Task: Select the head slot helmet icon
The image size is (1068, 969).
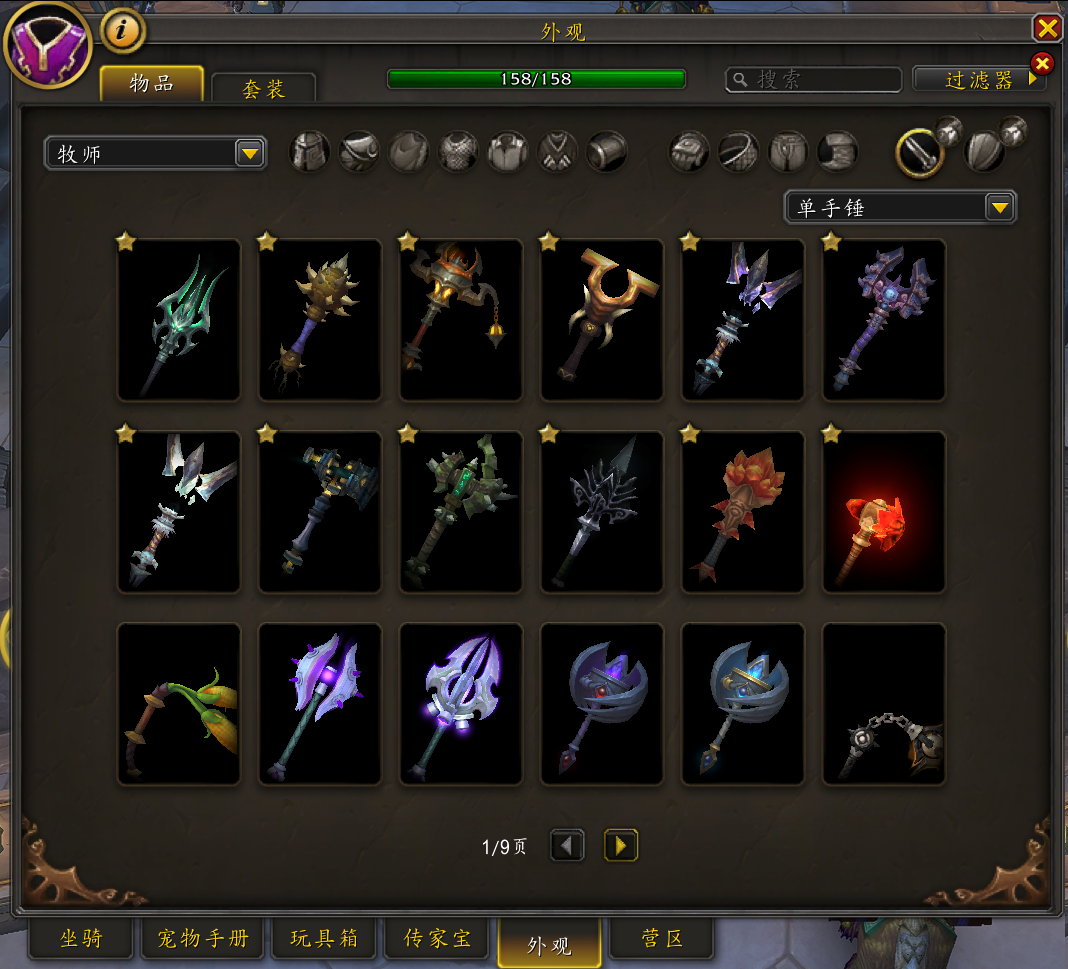Action: pyautogui.click(x=310, y=152)
